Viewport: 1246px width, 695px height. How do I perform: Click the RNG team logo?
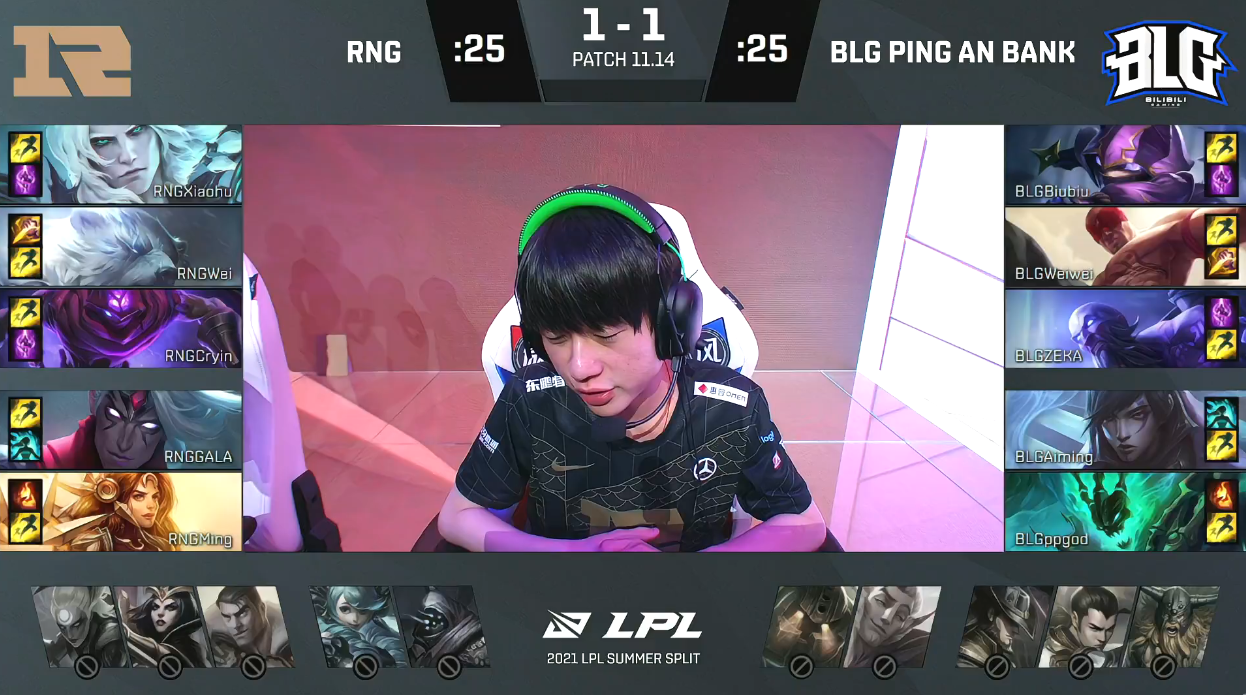(72, 61)
